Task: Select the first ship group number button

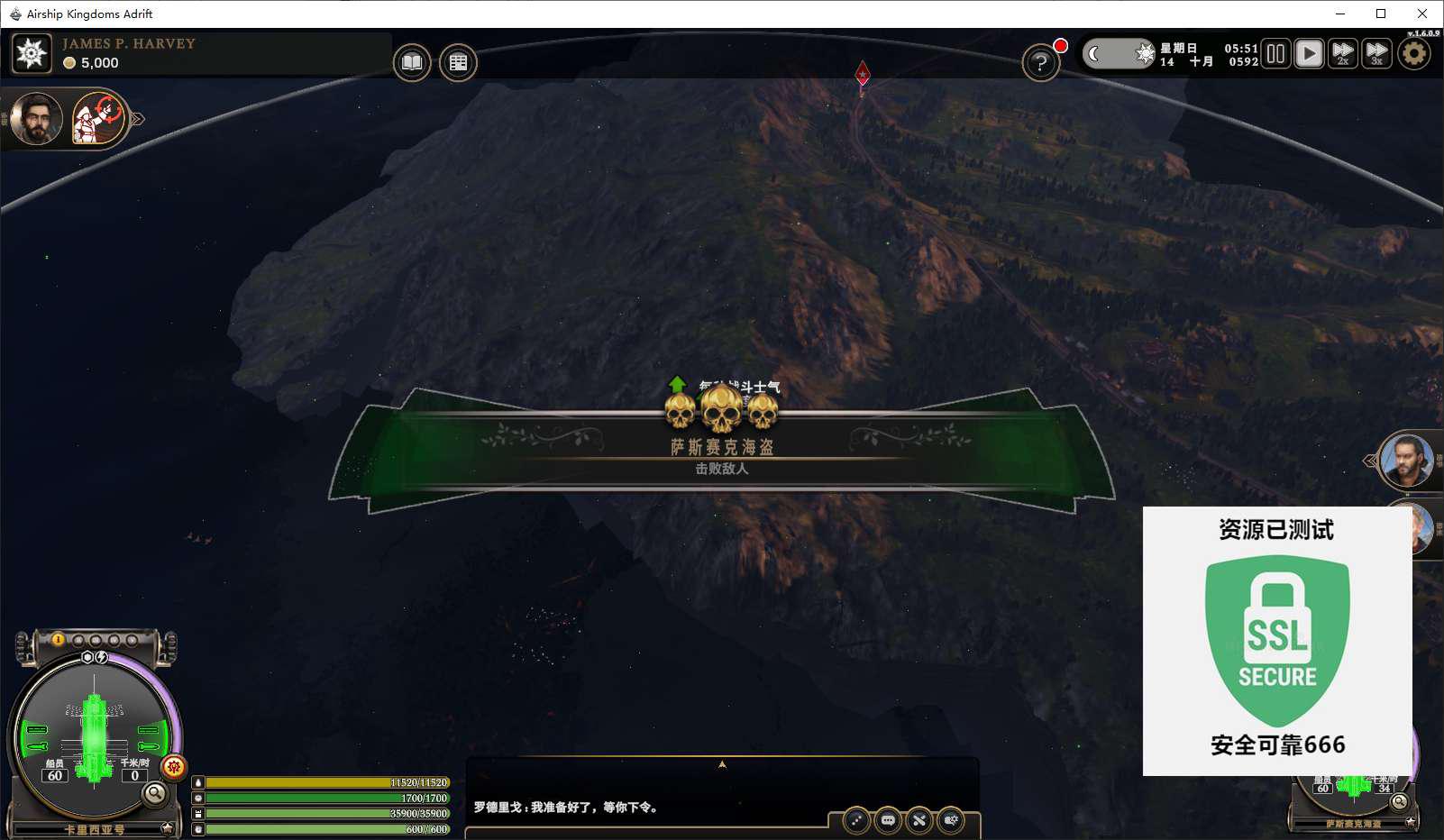Action: tap(59, 640)
